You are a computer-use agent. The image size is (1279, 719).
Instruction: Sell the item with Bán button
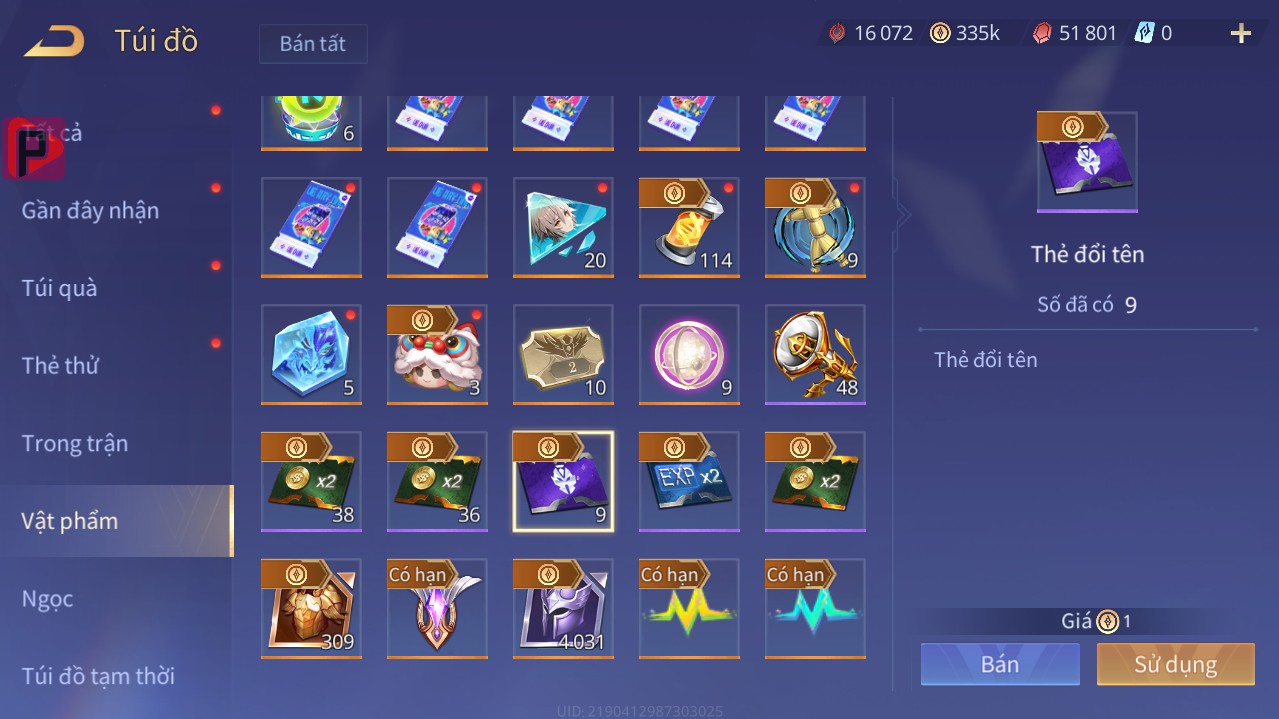point(1000,664)
